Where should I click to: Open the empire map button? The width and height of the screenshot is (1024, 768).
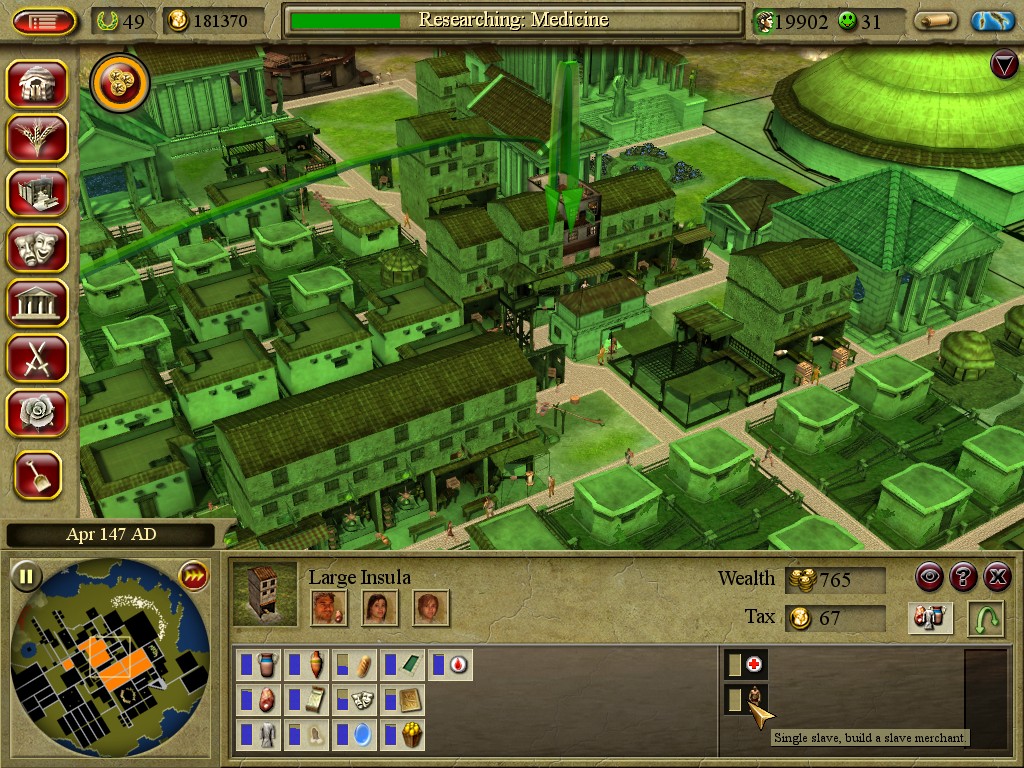point(992,21)
